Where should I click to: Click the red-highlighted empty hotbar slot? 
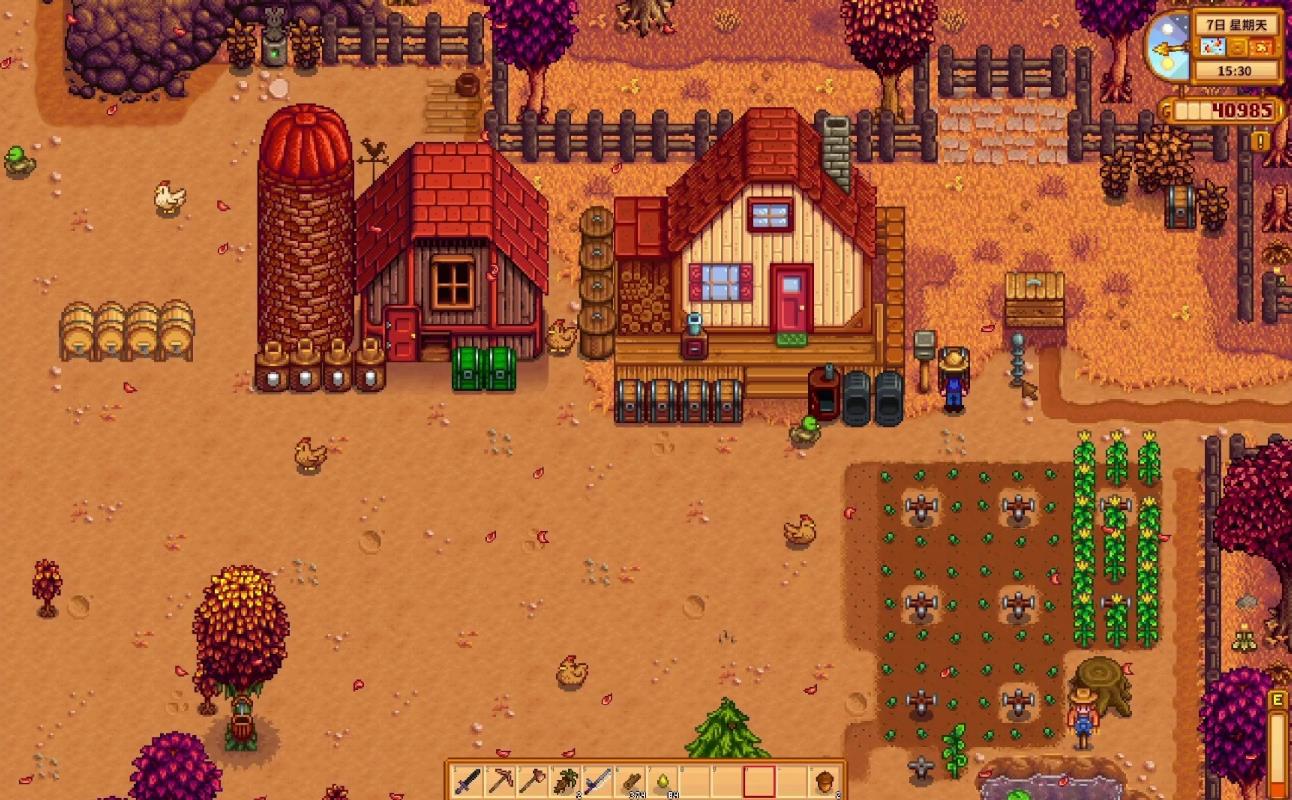(x=760, y=781)
